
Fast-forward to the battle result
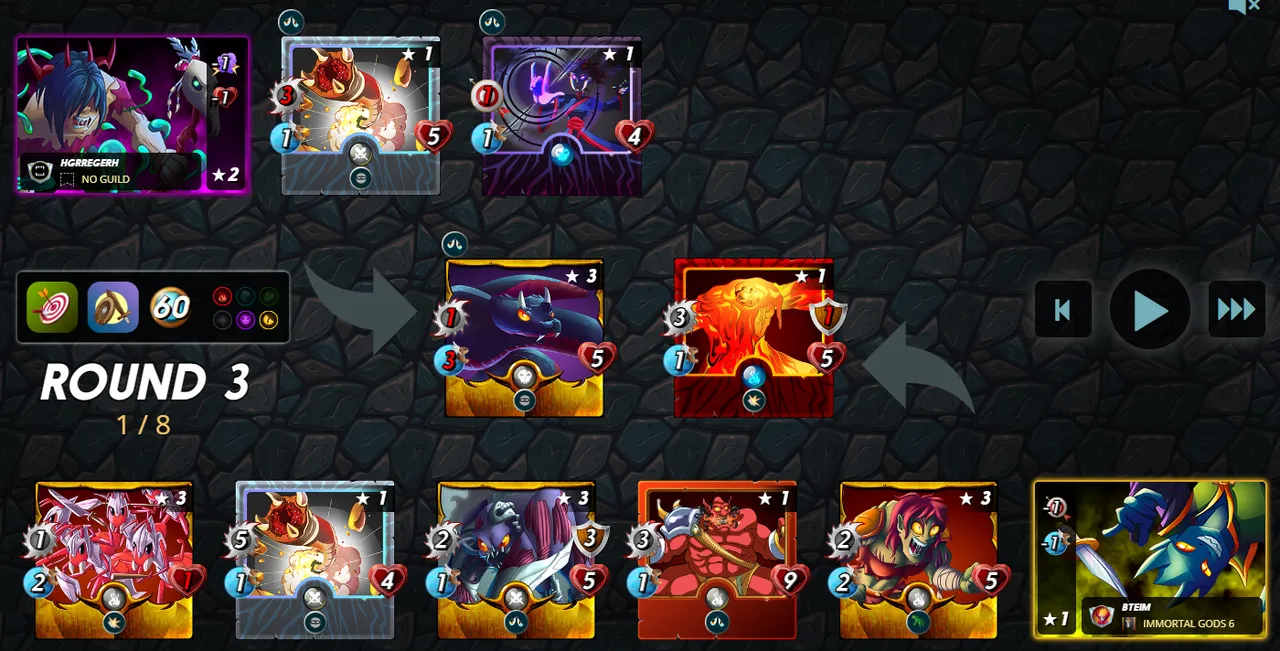(1236, 310)
